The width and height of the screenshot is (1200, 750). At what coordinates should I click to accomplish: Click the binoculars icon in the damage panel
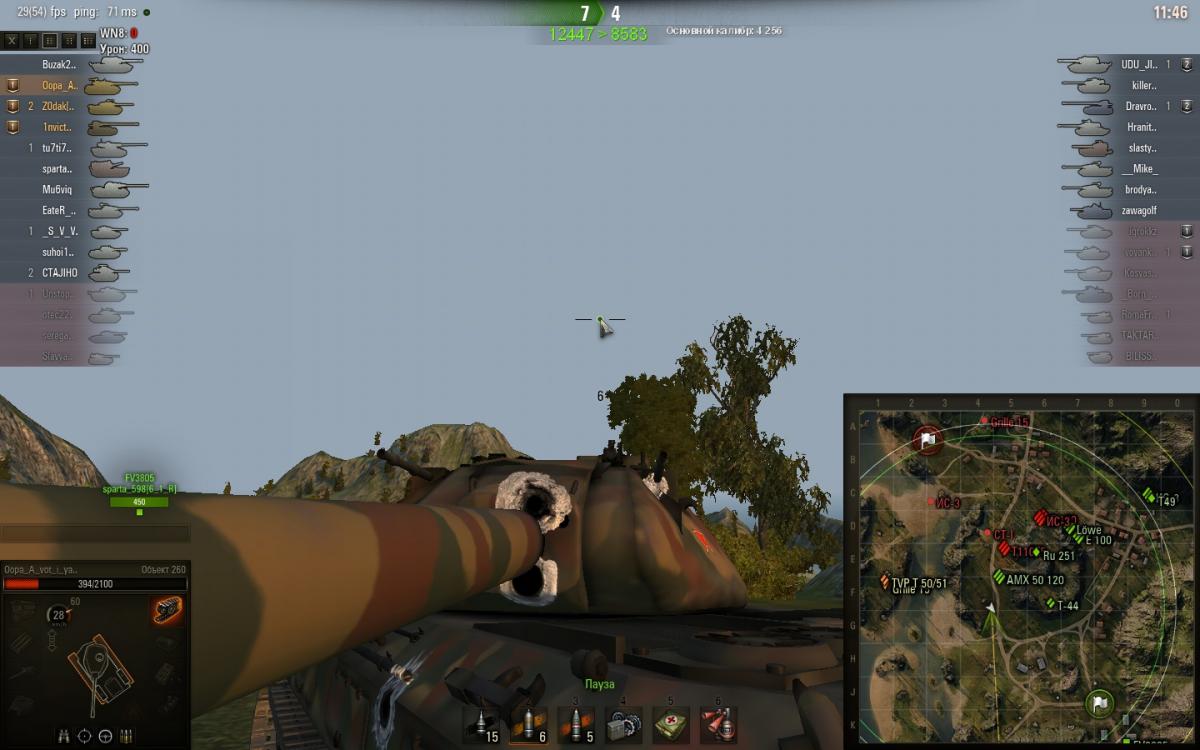click(x=62, y=736)
